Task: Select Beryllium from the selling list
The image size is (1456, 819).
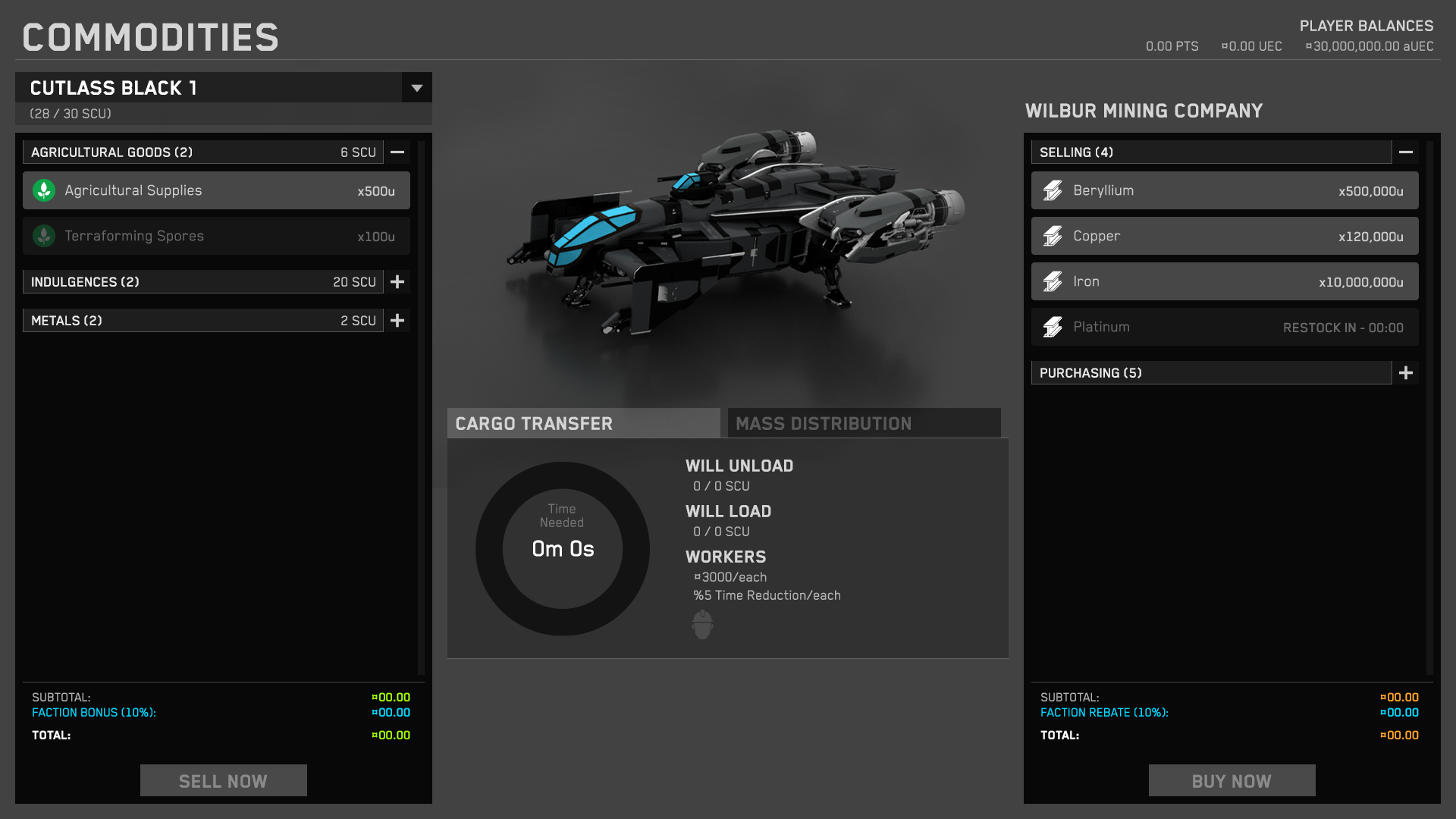Action: click(1224, 190)
